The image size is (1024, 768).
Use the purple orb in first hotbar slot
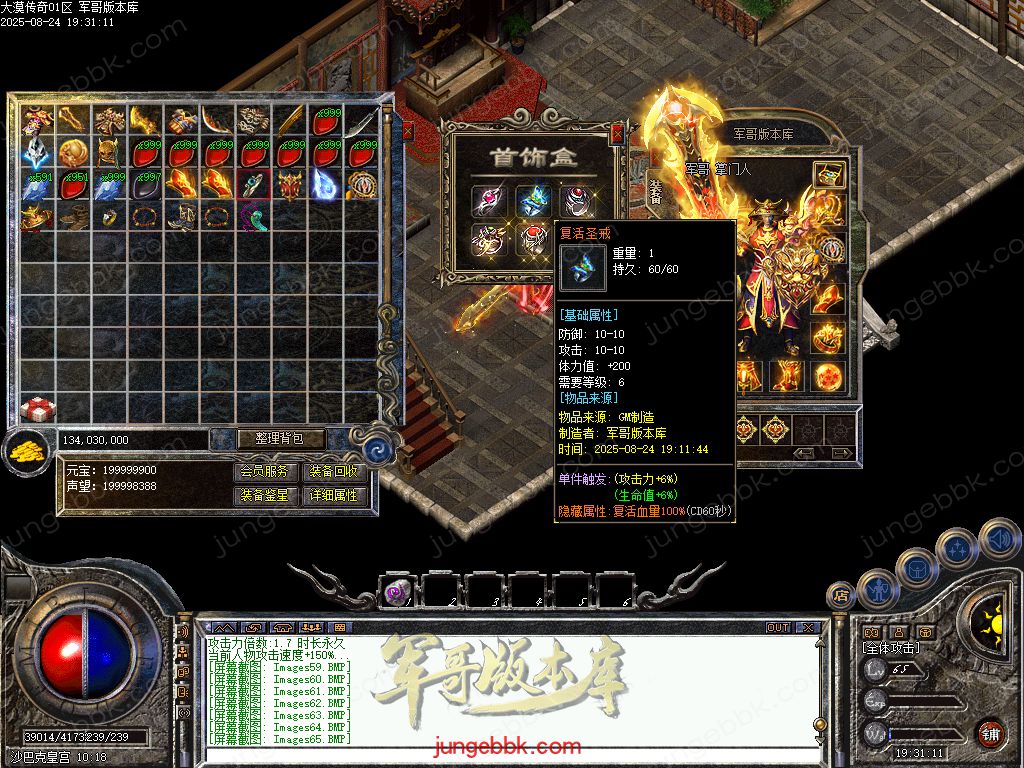395,591
